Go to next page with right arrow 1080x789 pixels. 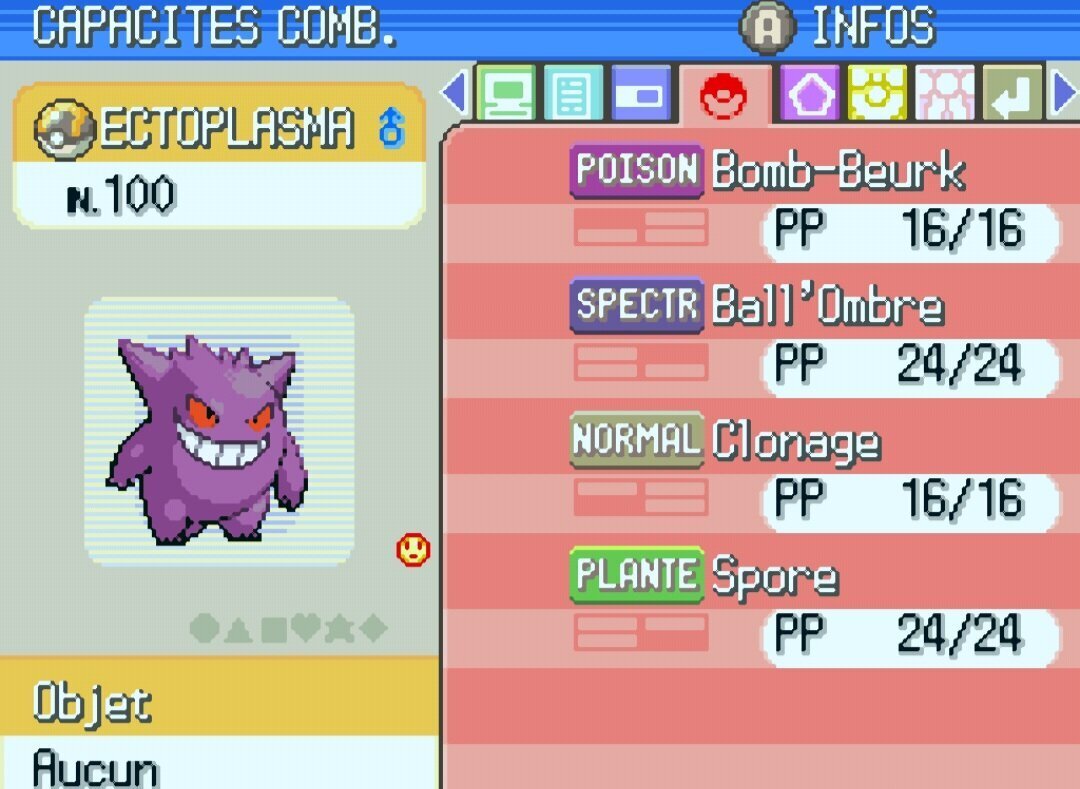[x=1064, y=94]
